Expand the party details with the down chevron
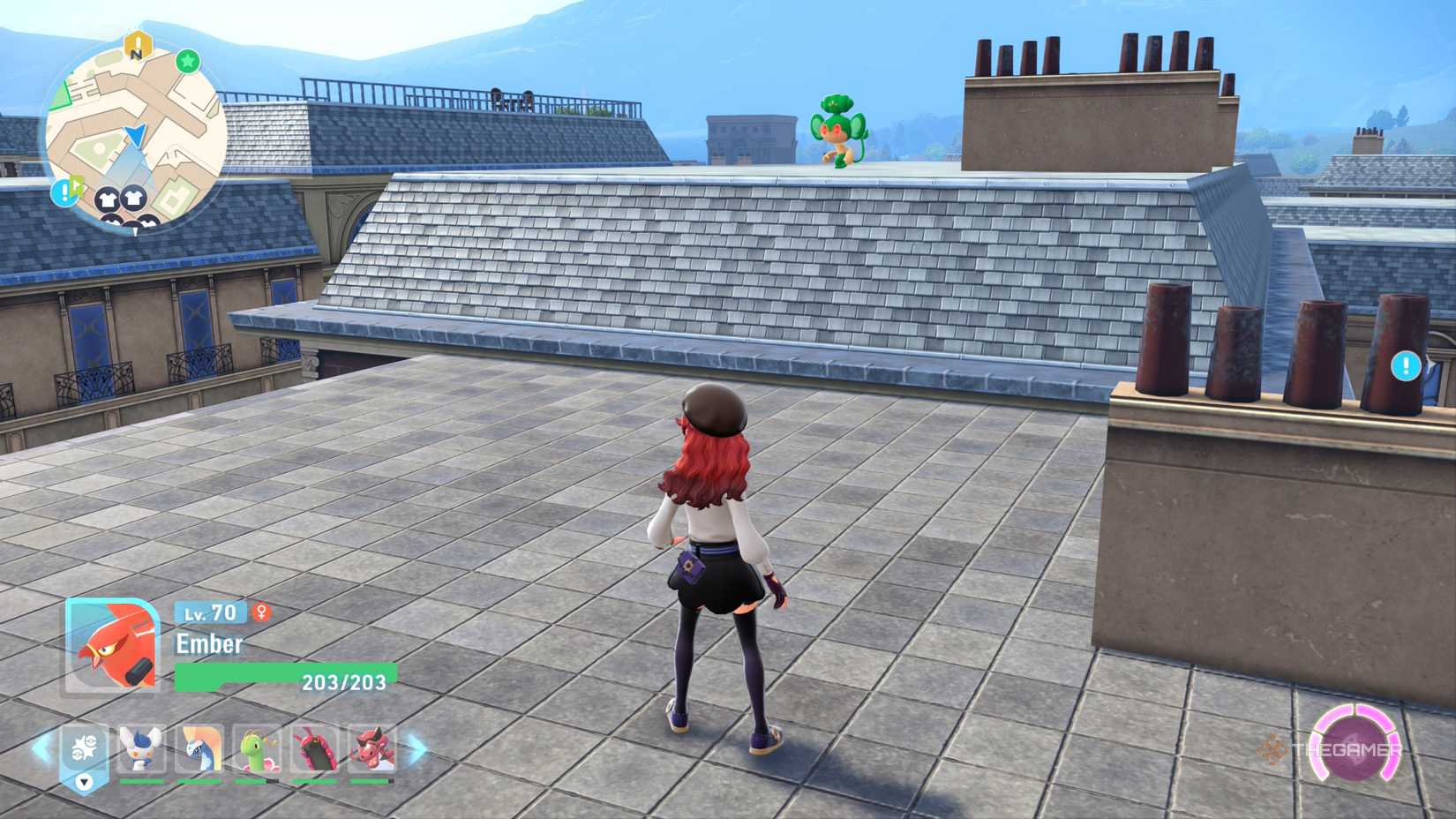The width and height of the screenshot is (1456, 819). 83,783
